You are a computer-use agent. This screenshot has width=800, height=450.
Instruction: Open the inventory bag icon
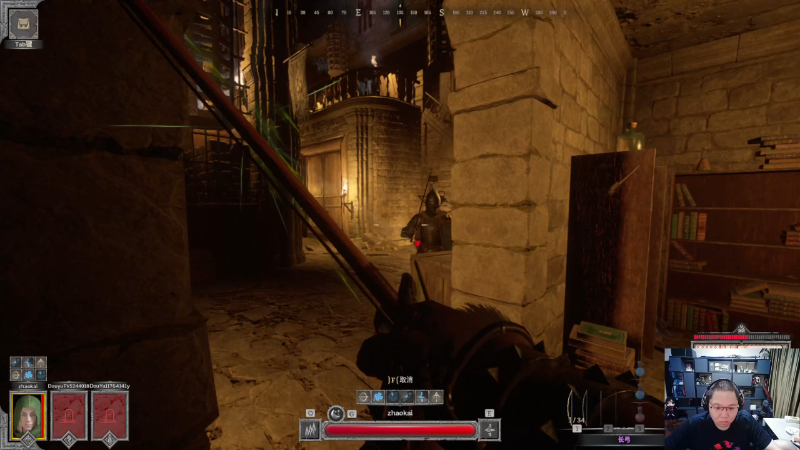pyautogui.click(x=22, y=23)
